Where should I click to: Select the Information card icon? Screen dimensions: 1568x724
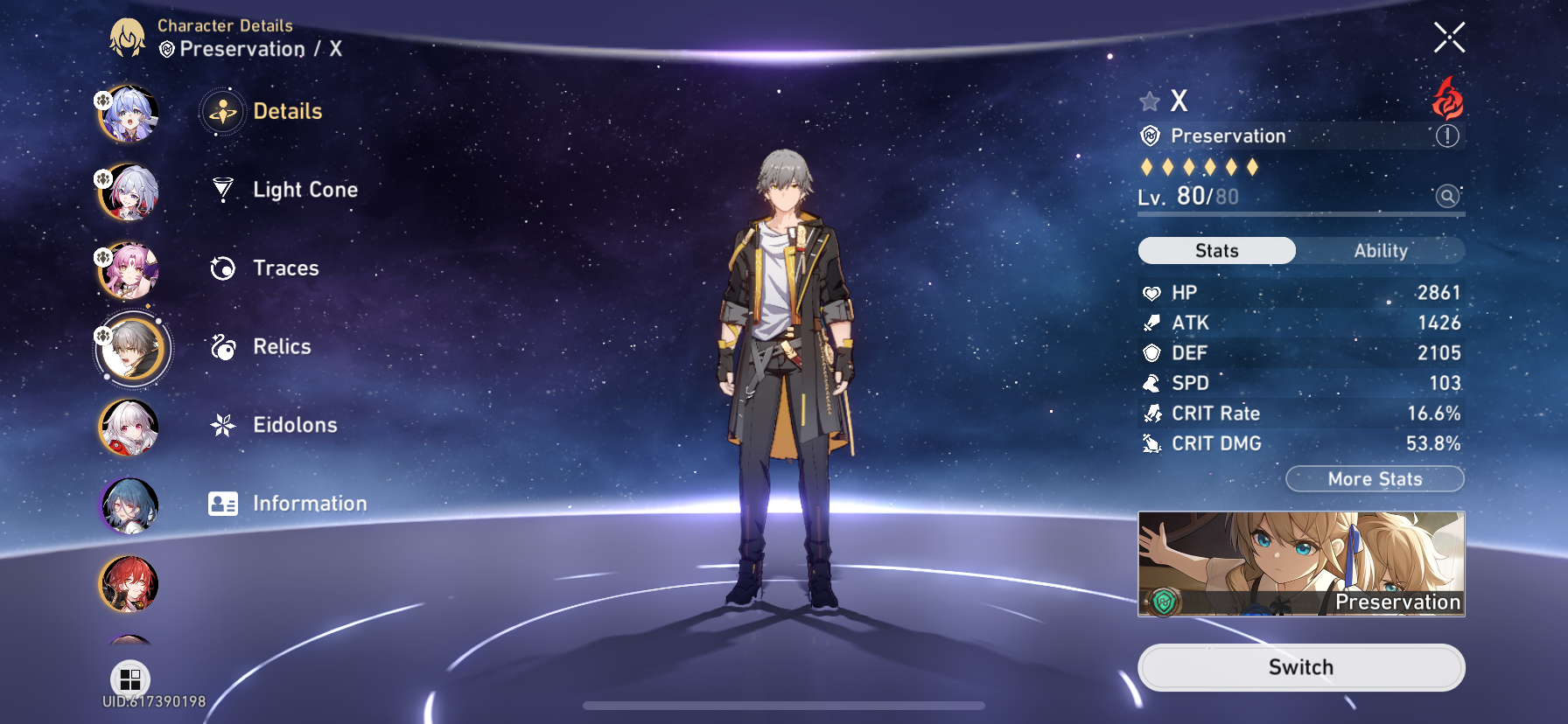pos(223,504)
